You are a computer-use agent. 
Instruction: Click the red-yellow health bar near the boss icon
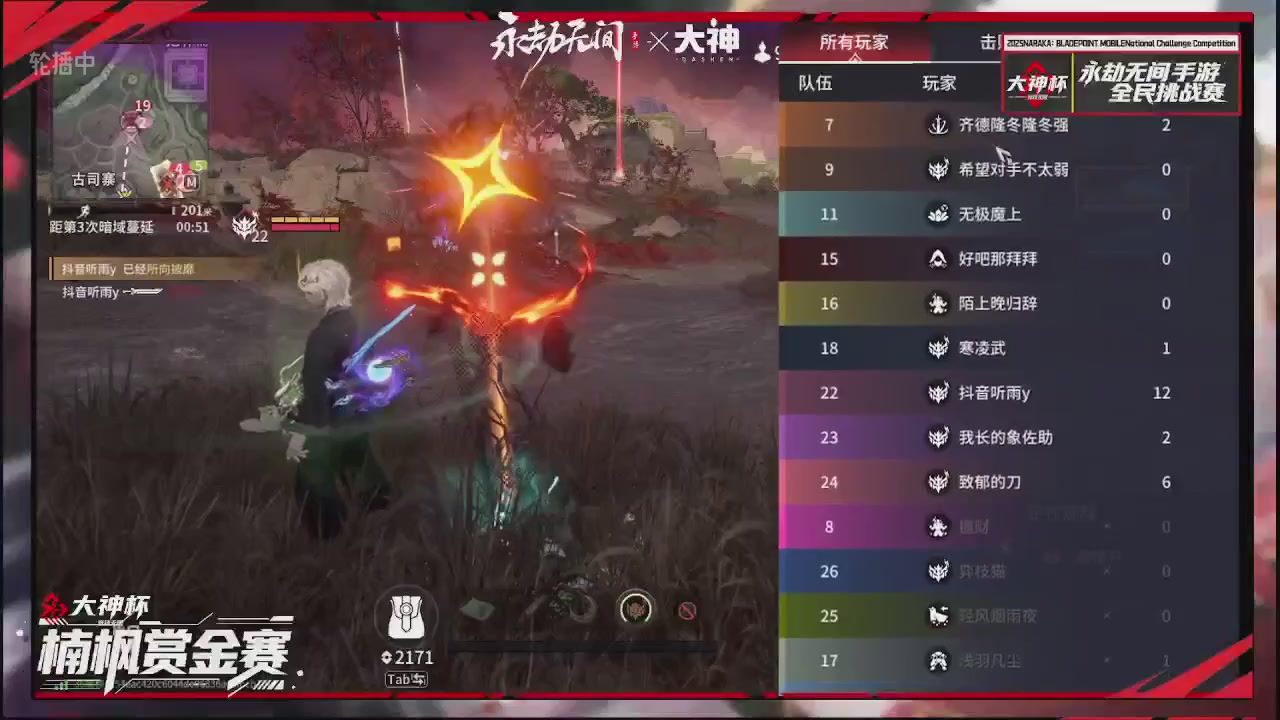coord(307,225)
